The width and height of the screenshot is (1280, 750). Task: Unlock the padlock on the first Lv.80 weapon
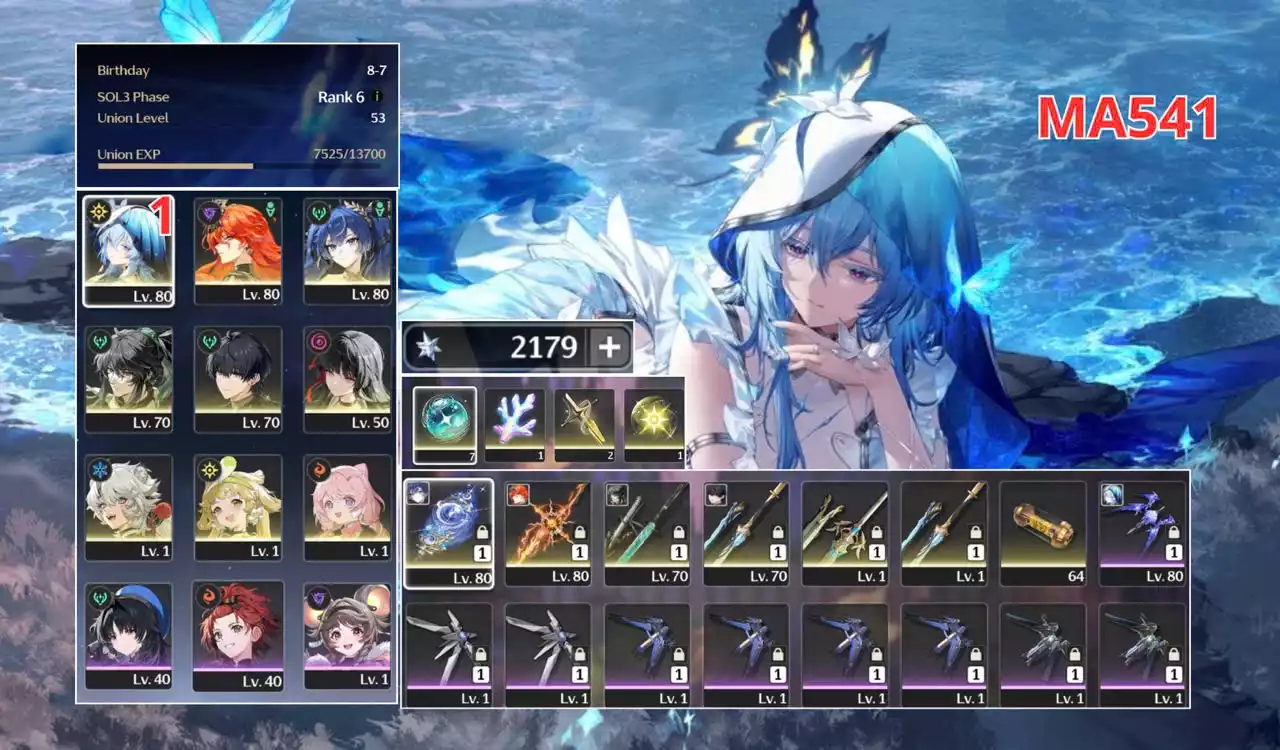(x=484, y=532)
